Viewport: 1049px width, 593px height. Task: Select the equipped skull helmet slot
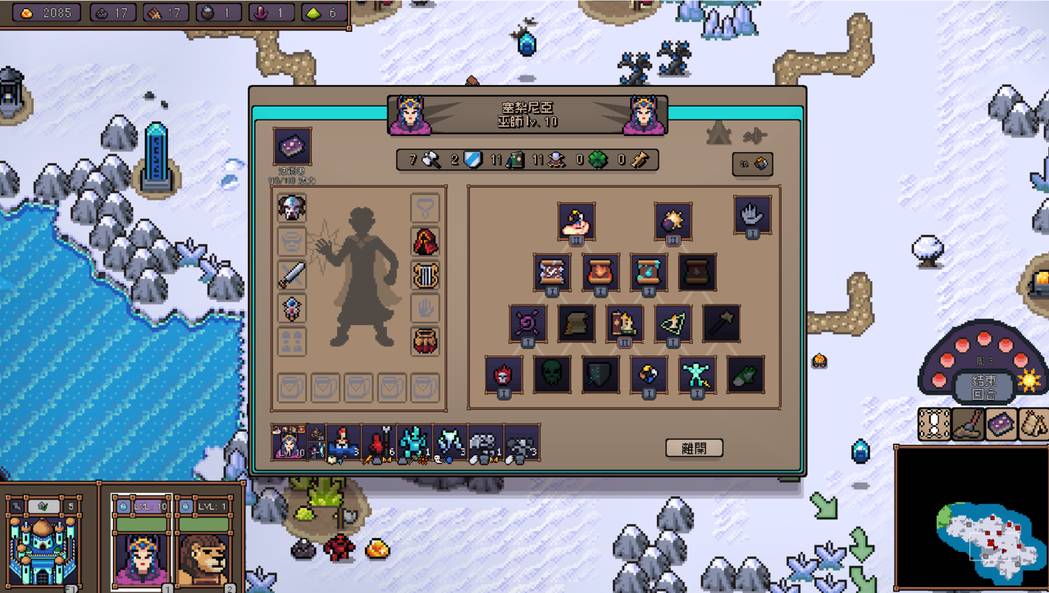(x=292, y=208)
